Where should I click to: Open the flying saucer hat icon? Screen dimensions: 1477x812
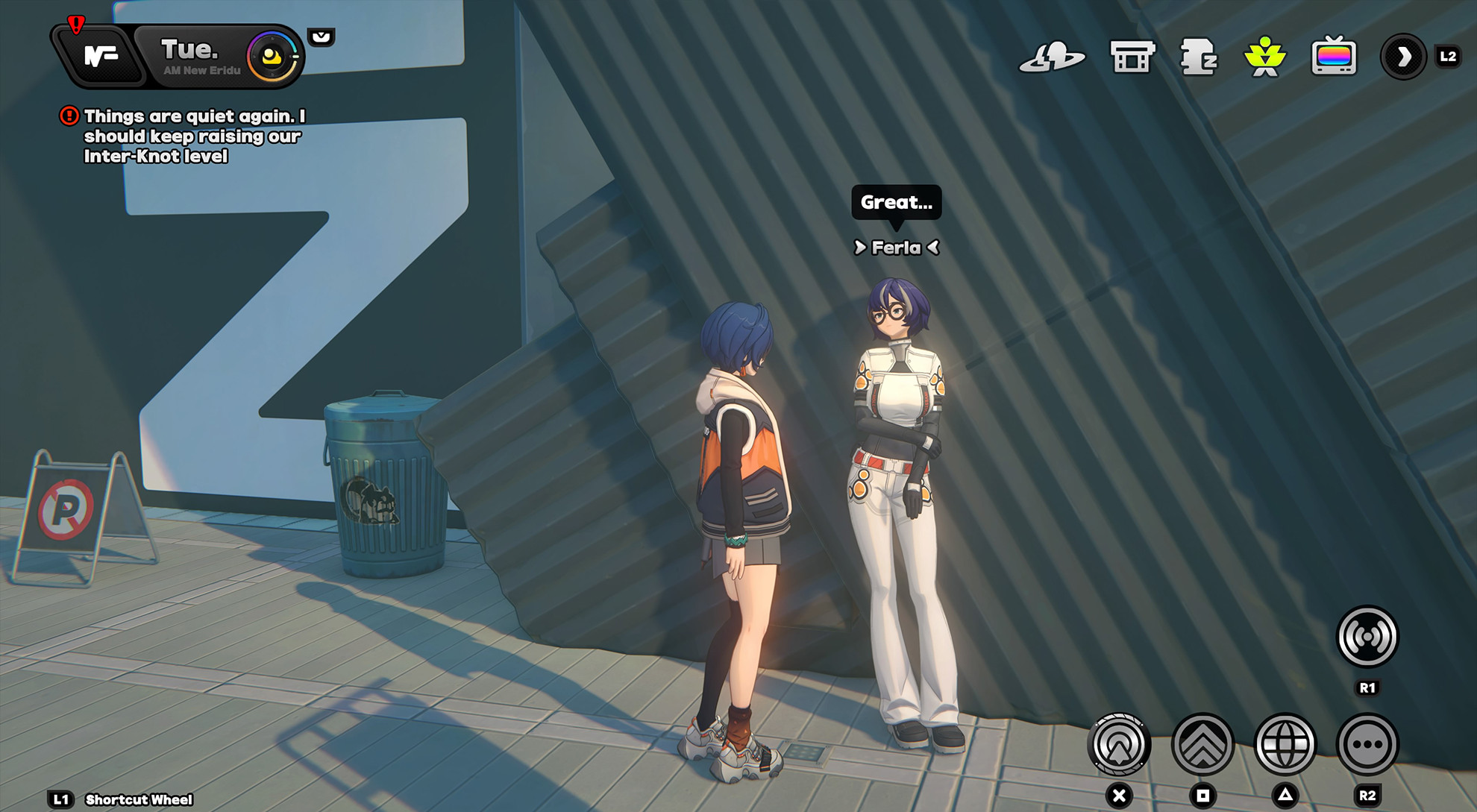click(1052, 57)
